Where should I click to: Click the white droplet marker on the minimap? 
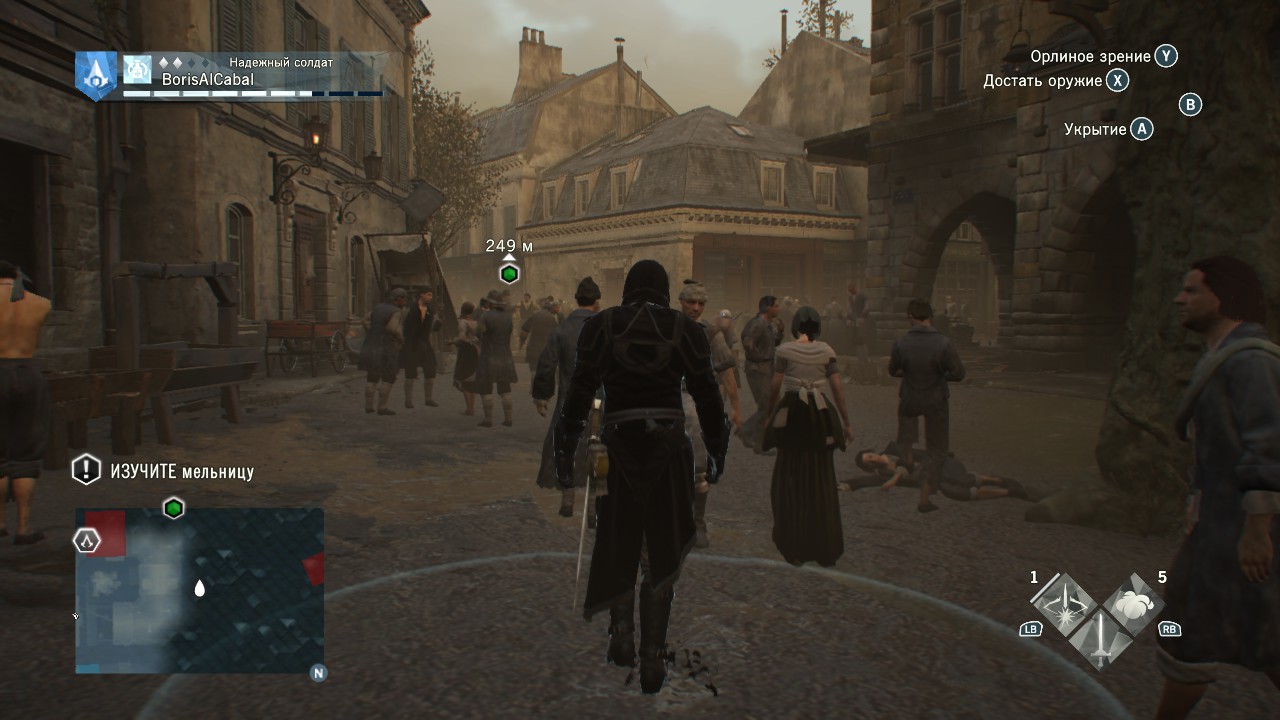point(200,589)
